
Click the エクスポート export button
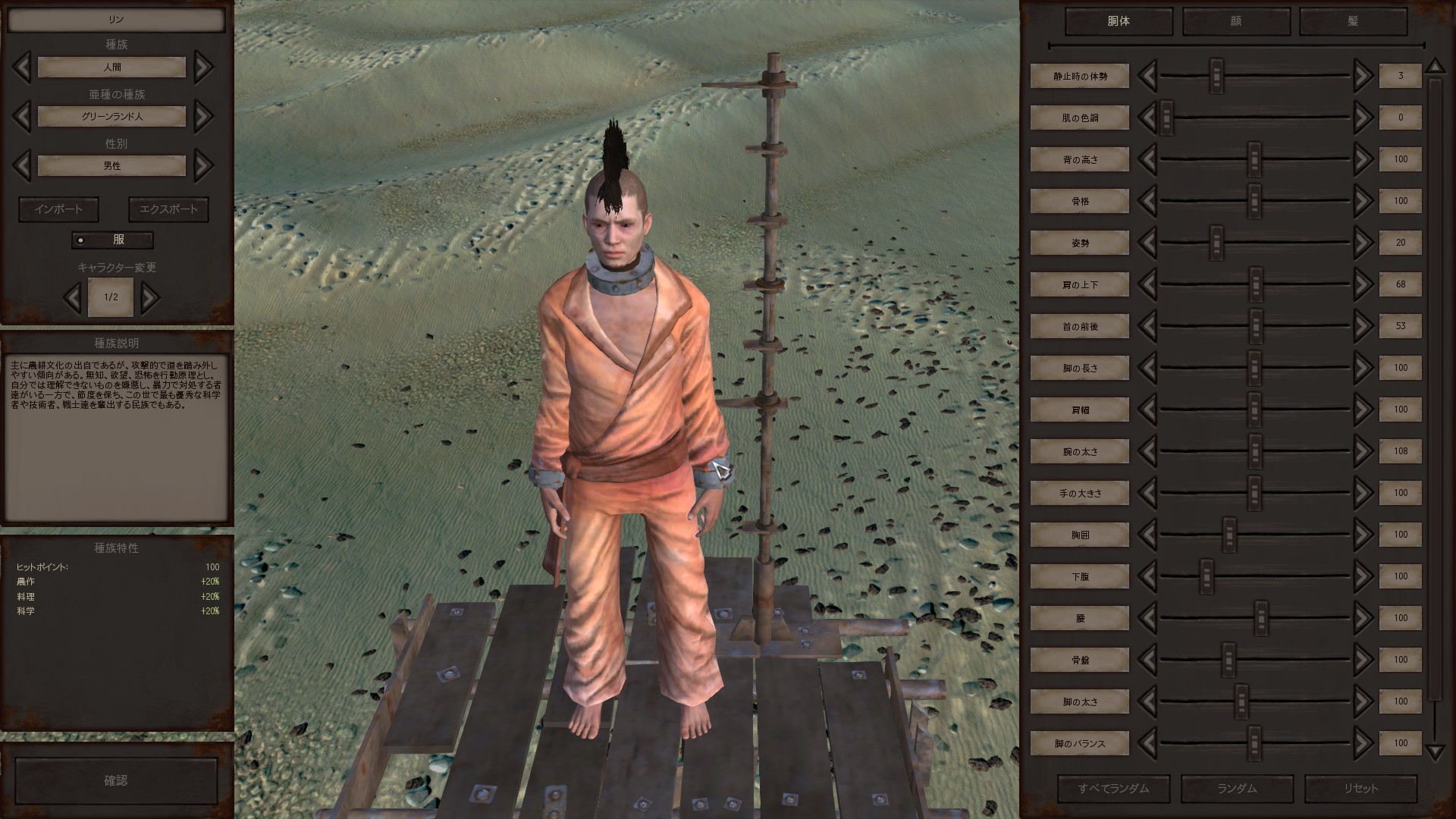[168, 209]
